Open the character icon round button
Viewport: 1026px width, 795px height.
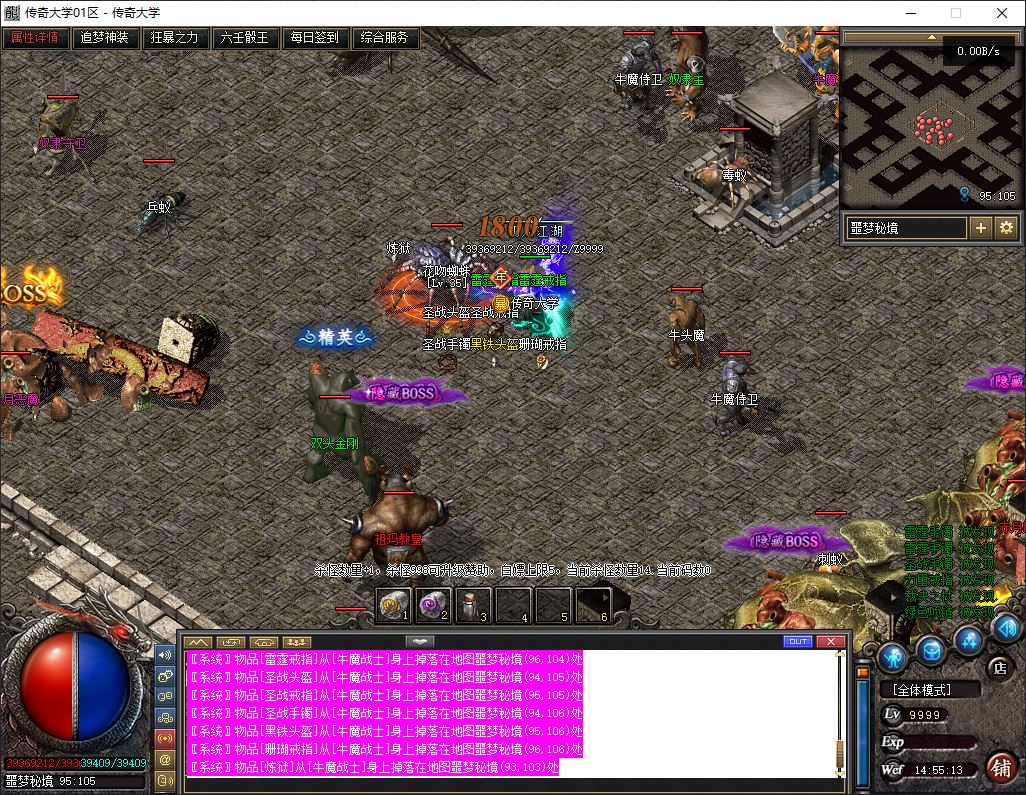[894, 657]
